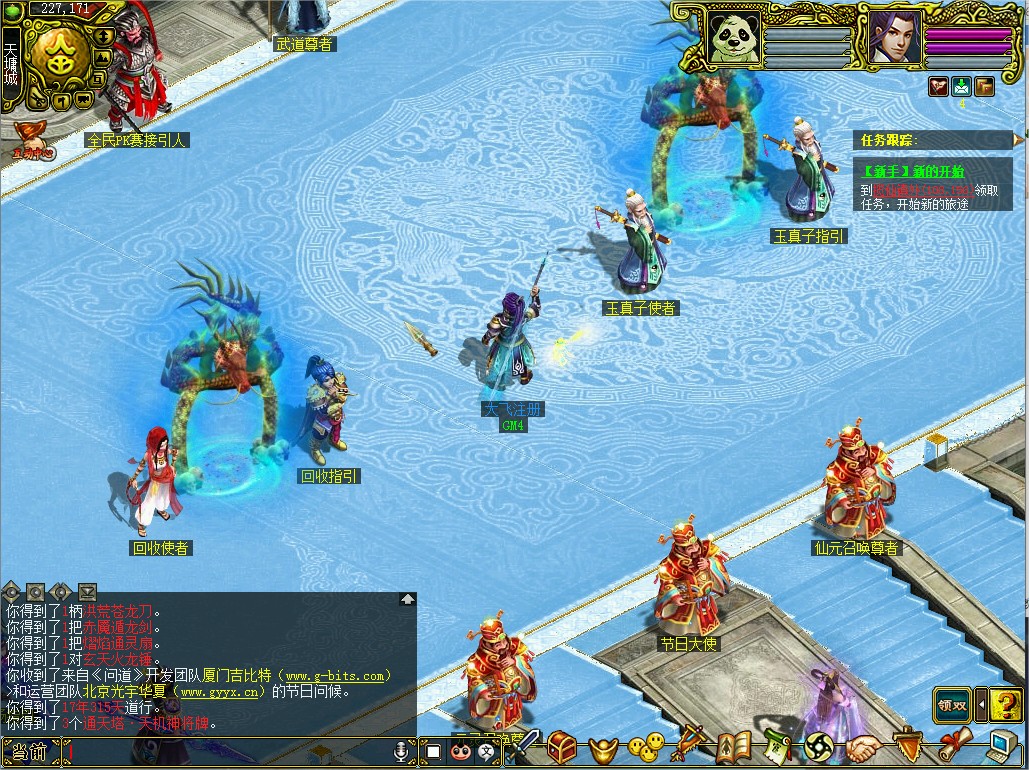Open the green scroll quest icon
The height and width of the screenshot is (770, 1029).
(777, 747)
